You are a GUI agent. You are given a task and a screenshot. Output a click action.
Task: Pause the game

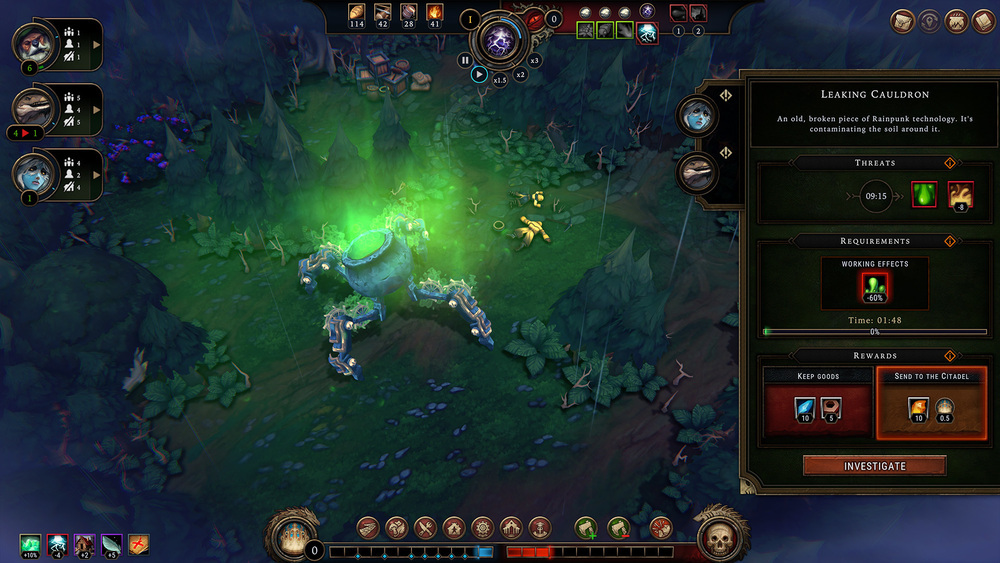tap(465, 60)
